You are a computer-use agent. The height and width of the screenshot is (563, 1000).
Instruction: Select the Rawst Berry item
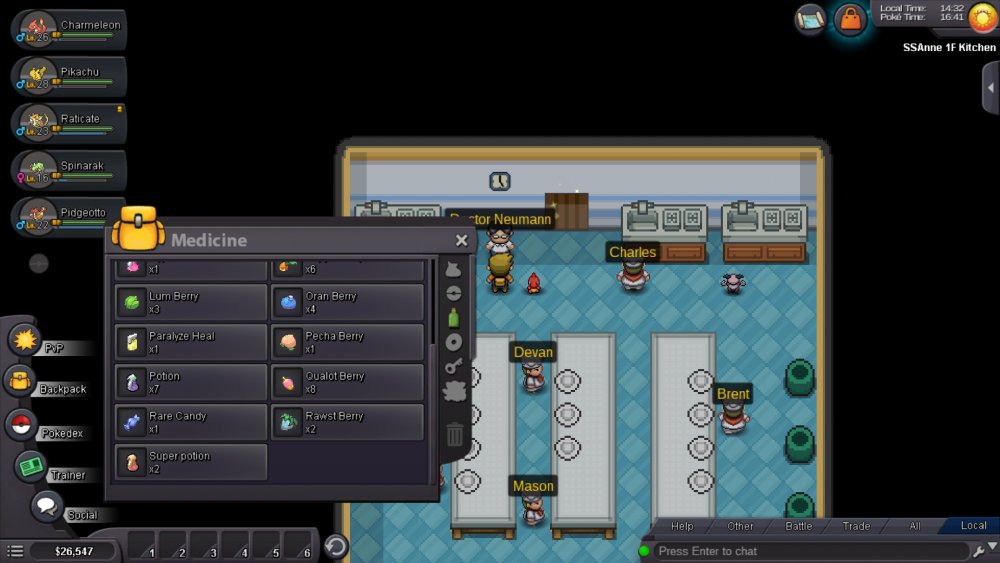point(347,422)
